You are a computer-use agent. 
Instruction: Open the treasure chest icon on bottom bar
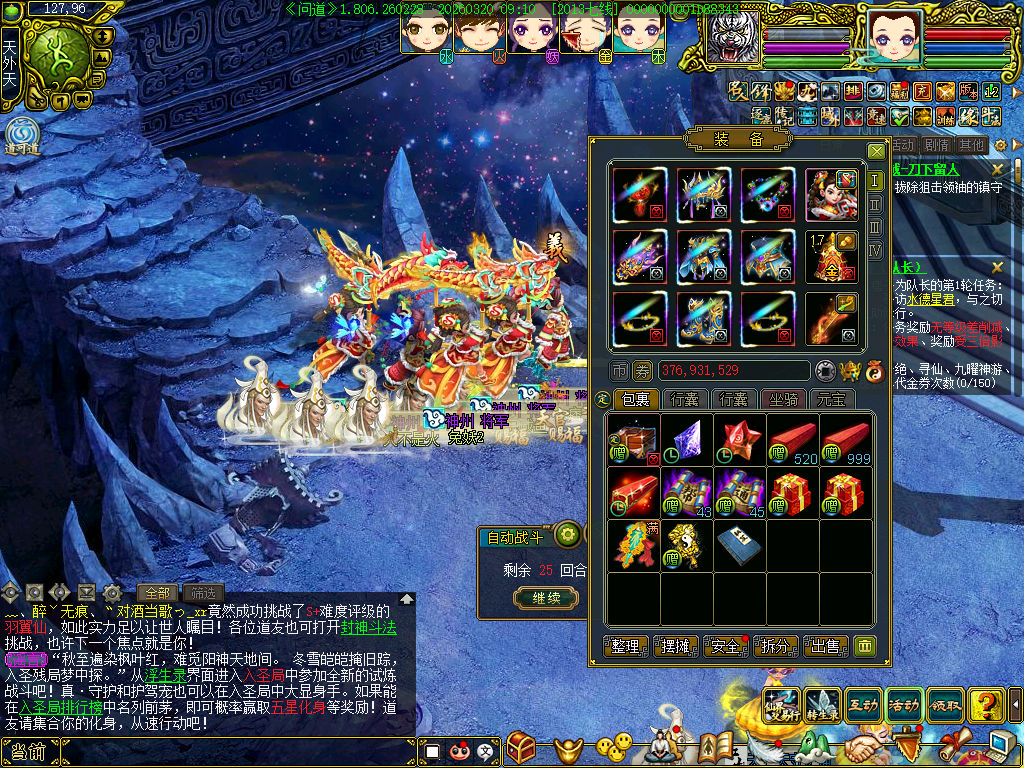coord(521,746)
